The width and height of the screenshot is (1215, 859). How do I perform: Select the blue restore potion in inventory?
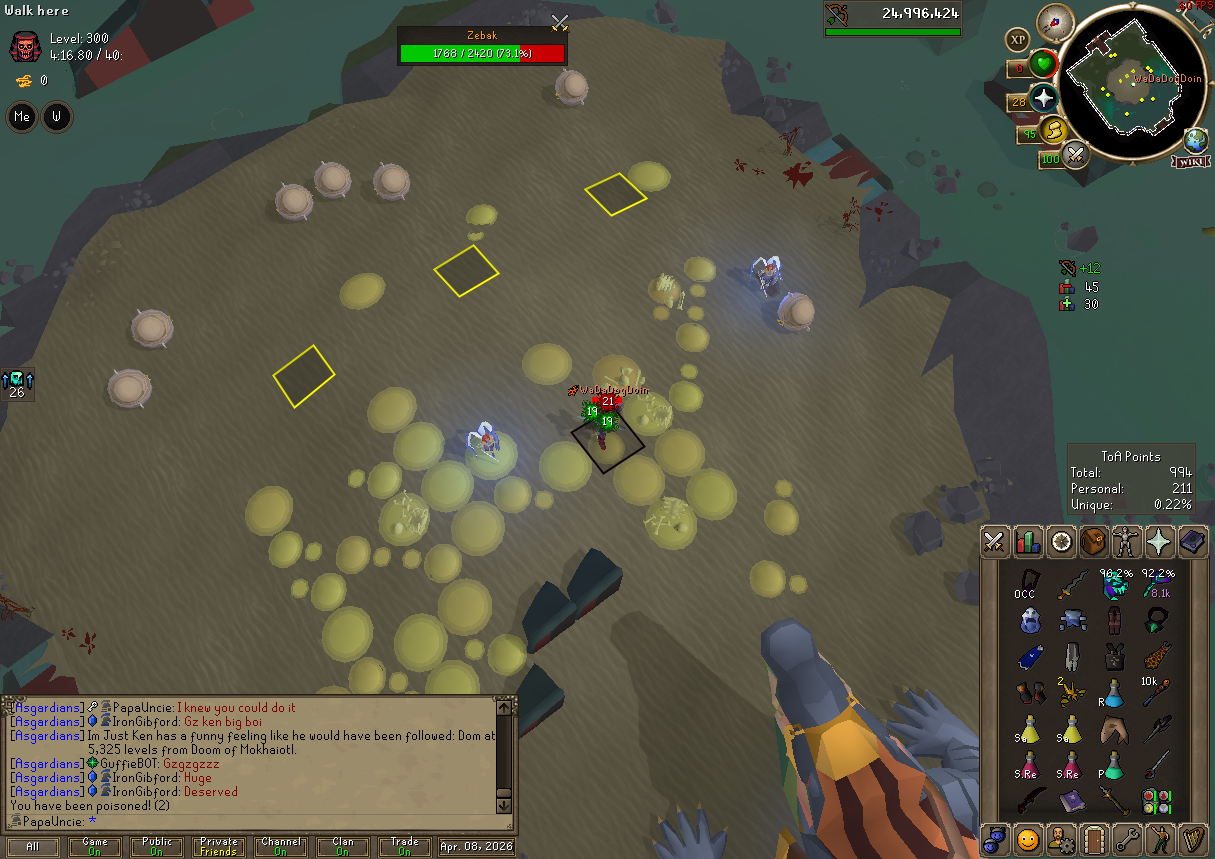click(1112, 694)
